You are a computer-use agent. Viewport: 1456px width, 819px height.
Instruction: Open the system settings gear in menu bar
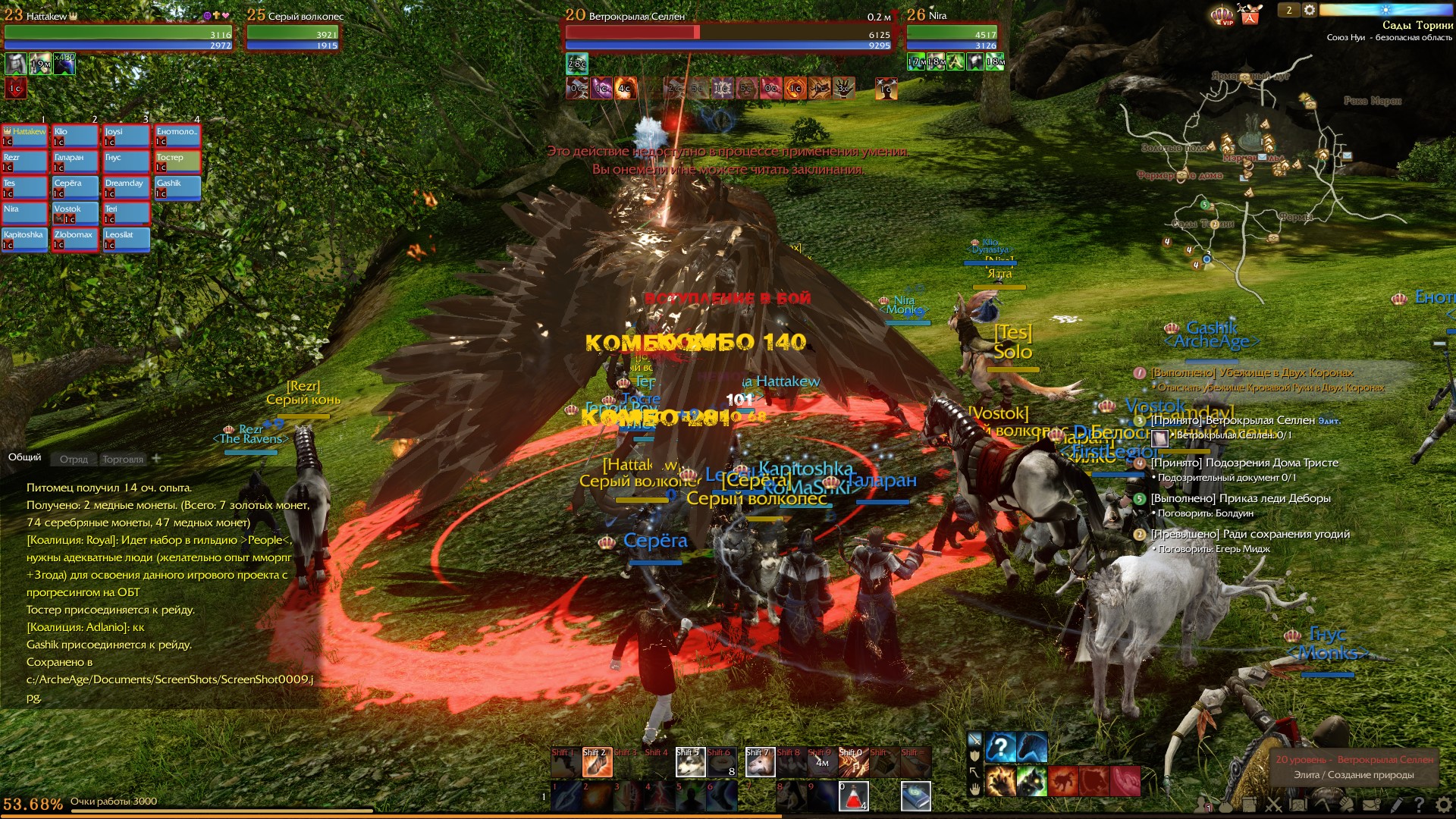point(1444,805)
